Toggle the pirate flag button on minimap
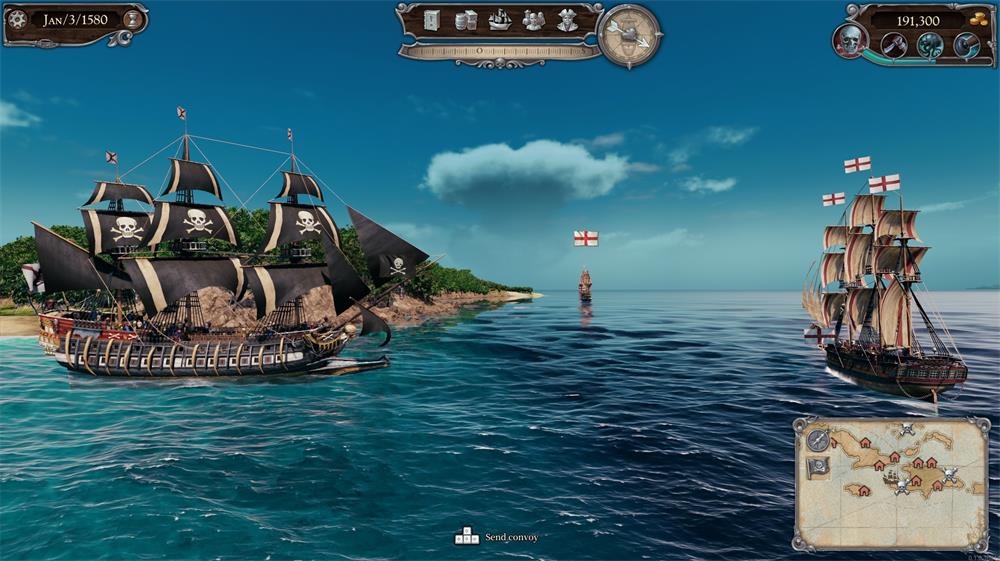1000x561 pixels. [818, 467]
